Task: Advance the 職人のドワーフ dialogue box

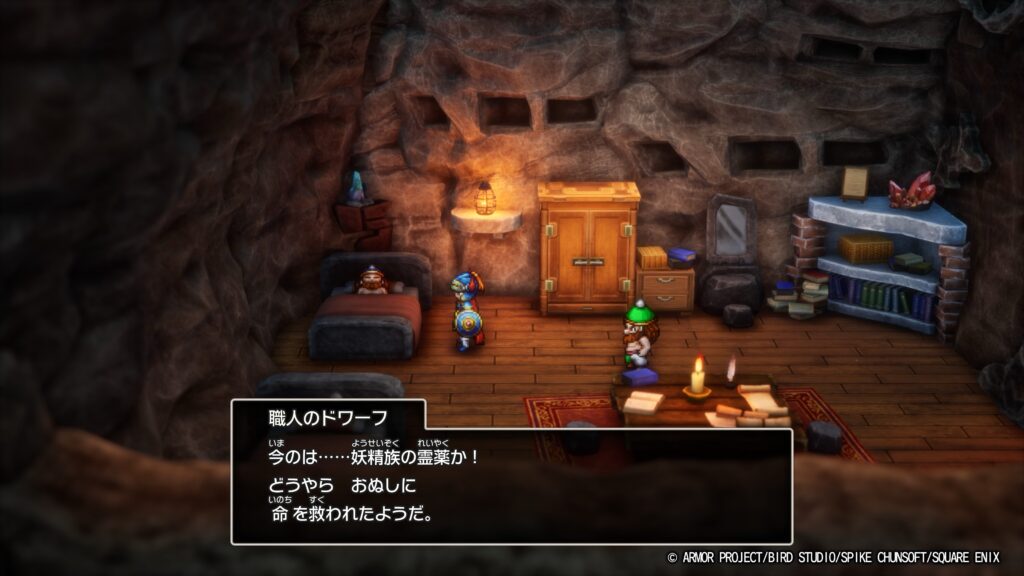Action: tap(511, 486)
